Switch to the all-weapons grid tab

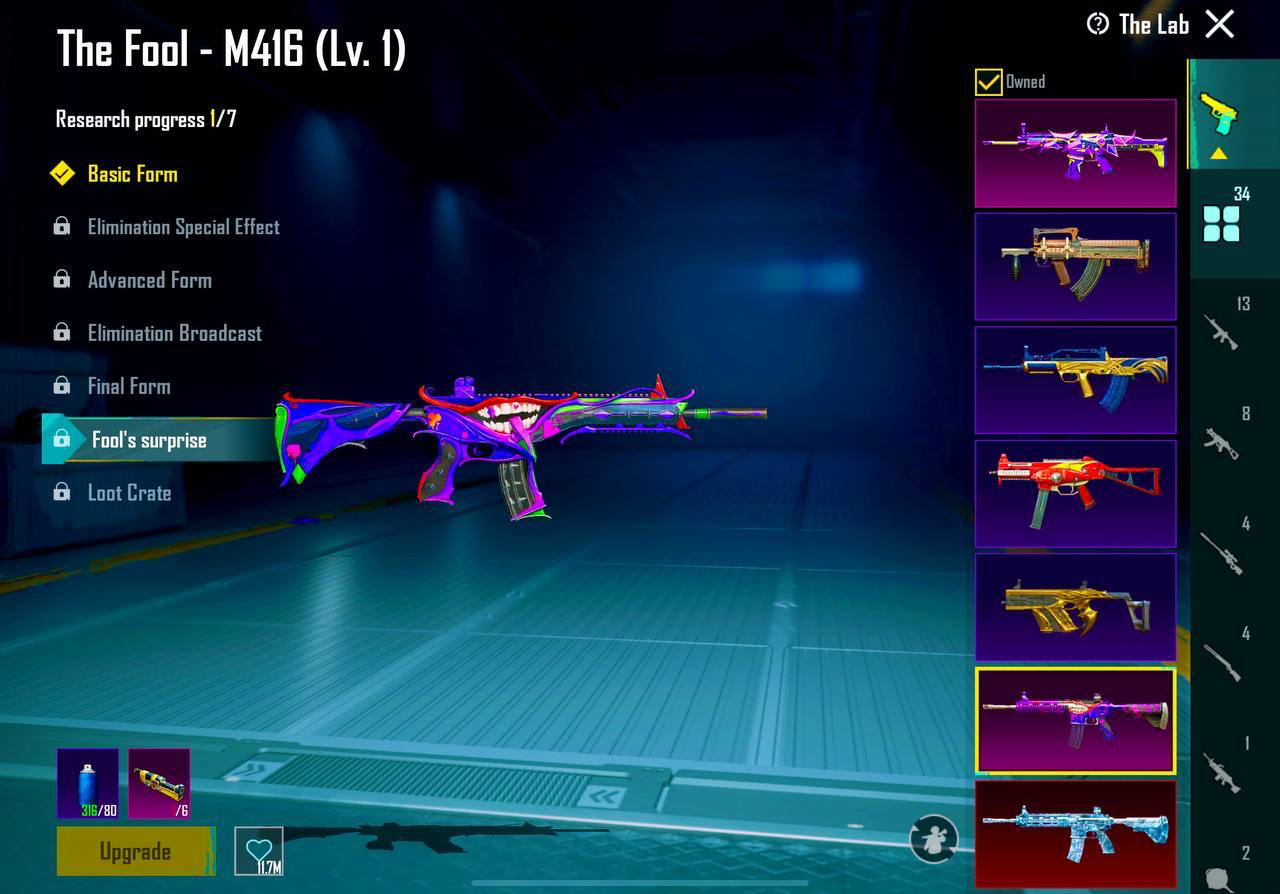(x=1222, y=224)
